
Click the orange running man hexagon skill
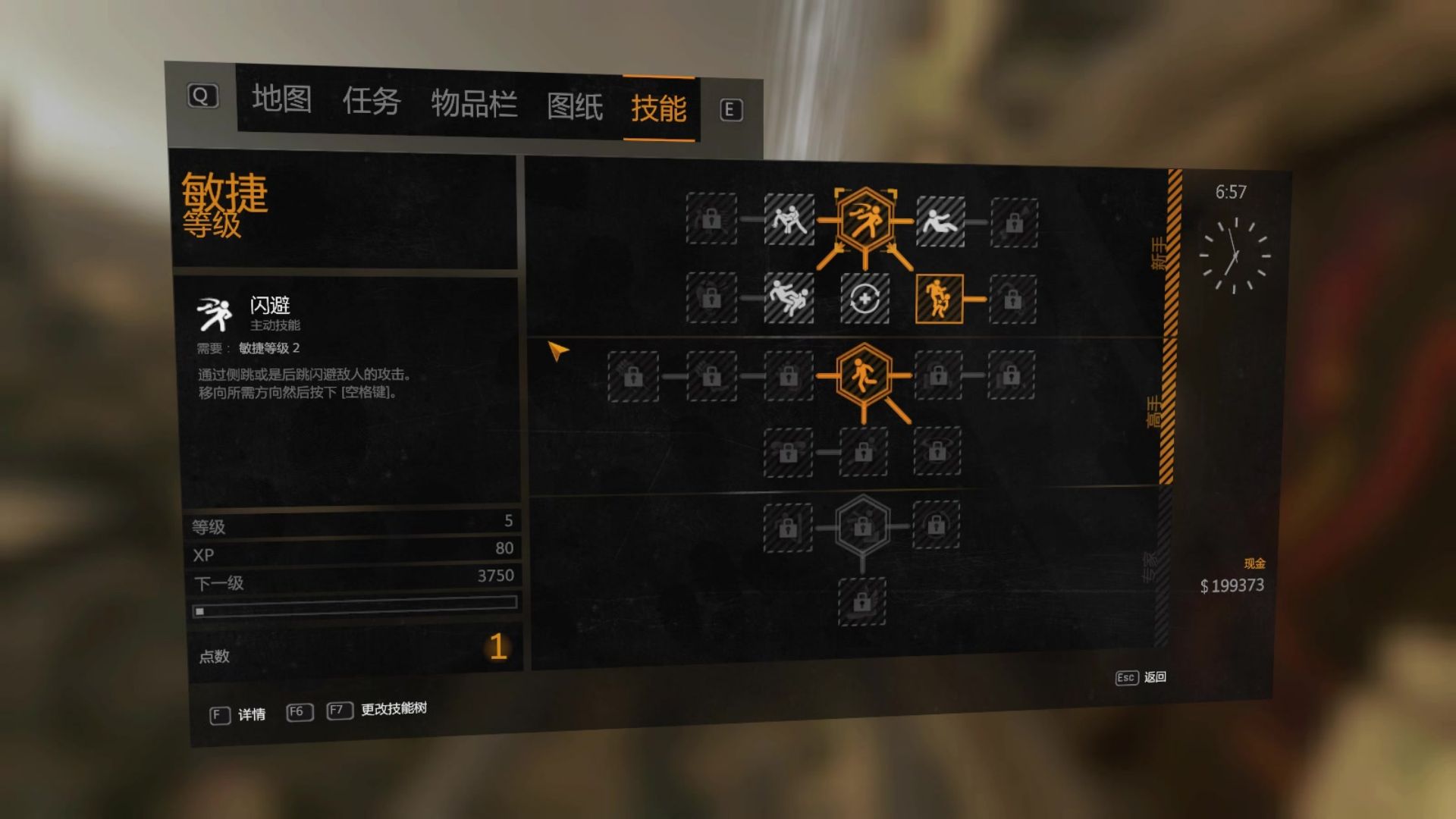click(x=863, y=375)
